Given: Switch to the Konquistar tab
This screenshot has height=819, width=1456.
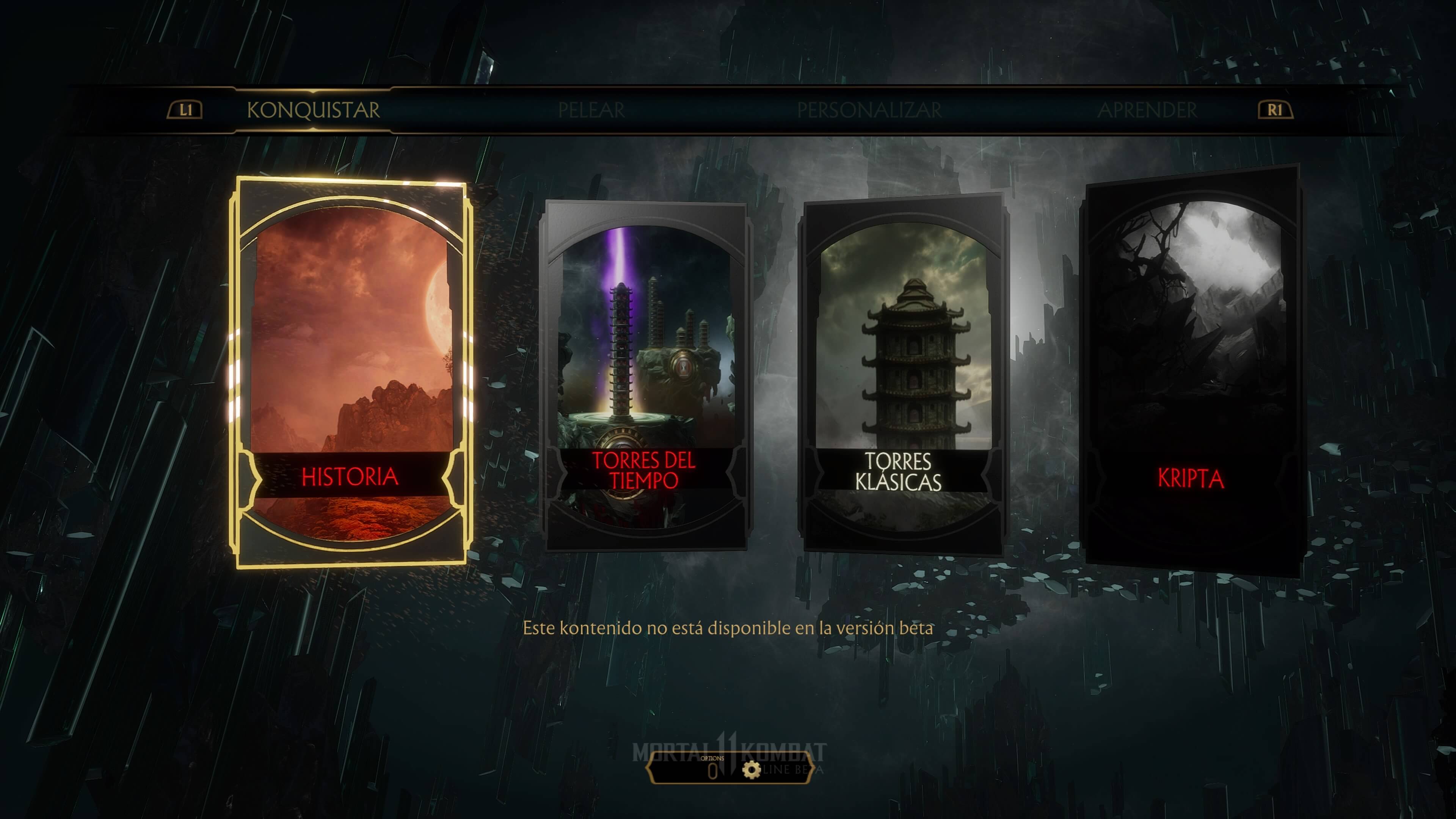Looking at the screenshot, I should [x=313, y=110].
